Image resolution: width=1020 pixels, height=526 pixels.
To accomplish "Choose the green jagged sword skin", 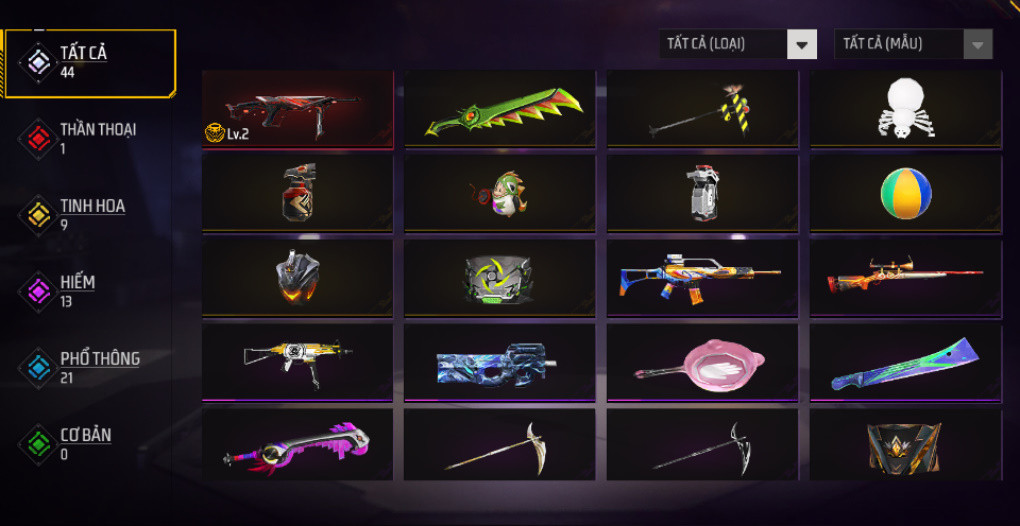I will pyautogui.click(x=500, y=109).
